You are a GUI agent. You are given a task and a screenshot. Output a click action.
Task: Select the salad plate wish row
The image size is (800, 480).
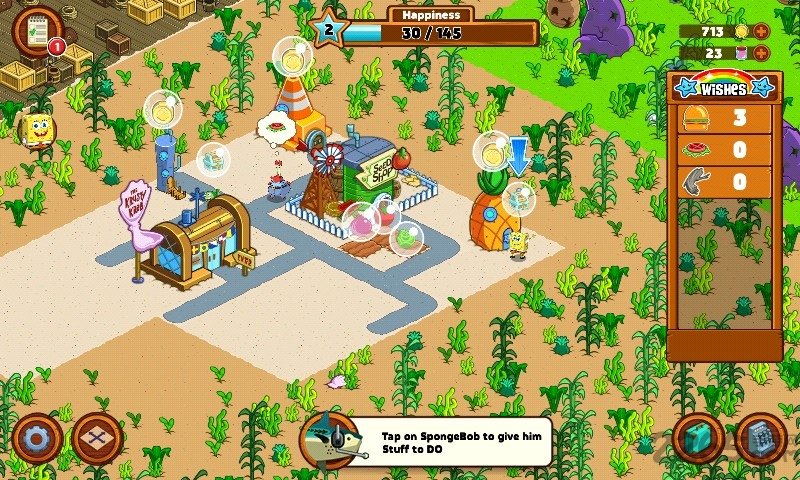(x=724, y=150)
